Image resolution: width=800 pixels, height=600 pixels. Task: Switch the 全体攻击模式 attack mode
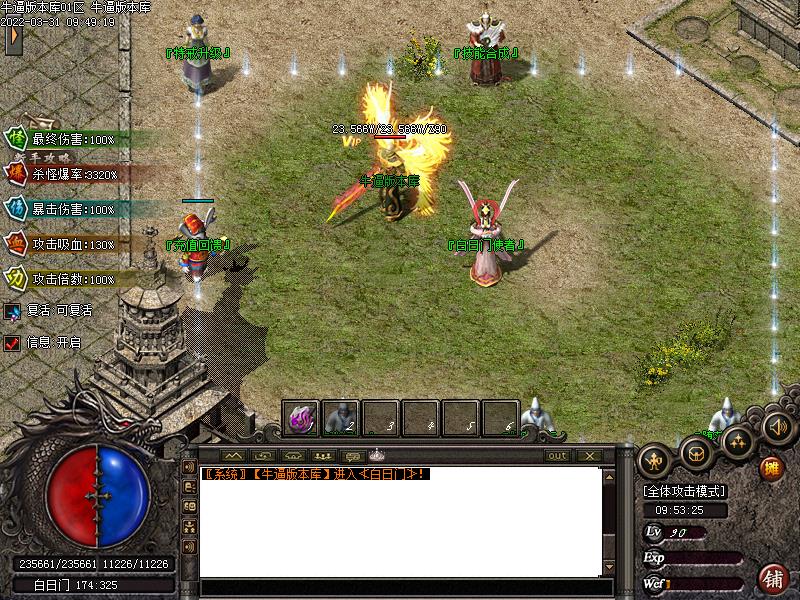point(684,492)
